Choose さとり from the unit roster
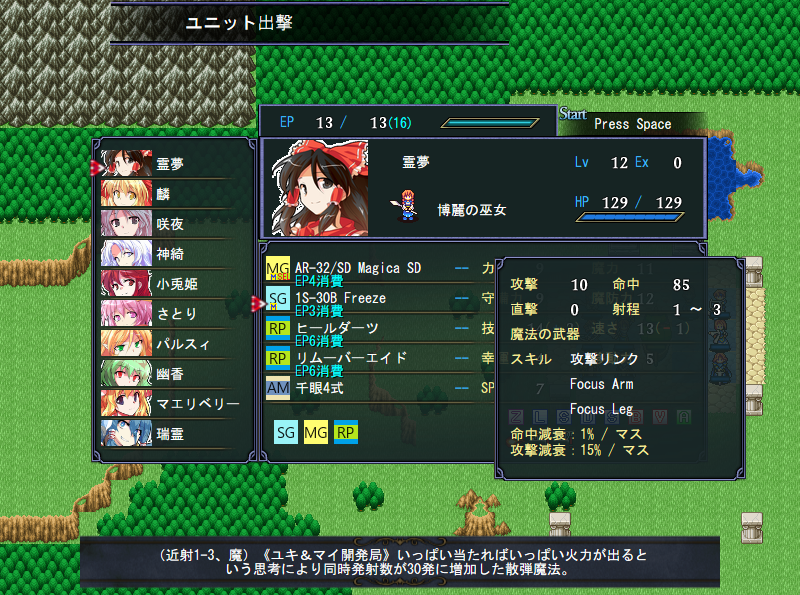Image resolution: width=800 pixels, height=595 pixels. click(x=170, y=313)
